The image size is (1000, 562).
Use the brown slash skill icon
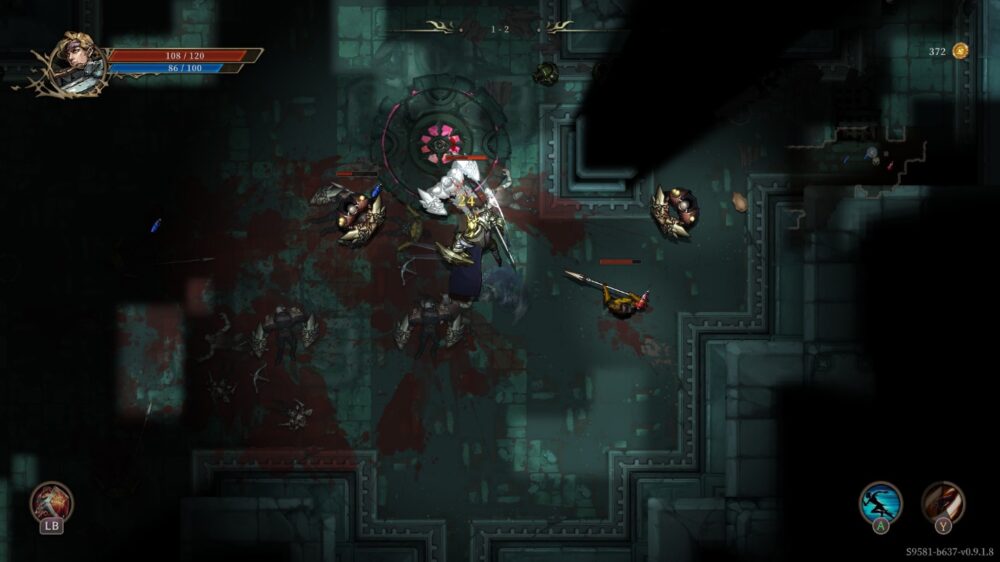tap(943, 502)
